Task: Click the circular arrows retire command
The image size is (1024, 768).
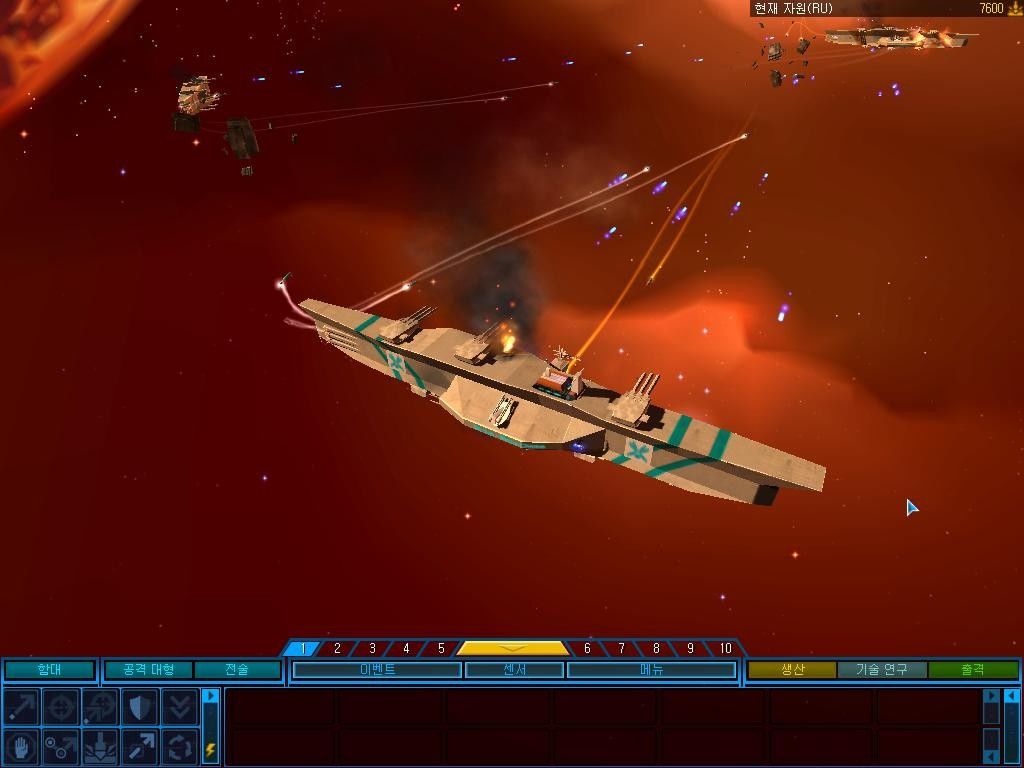Action: click(179, 746)
